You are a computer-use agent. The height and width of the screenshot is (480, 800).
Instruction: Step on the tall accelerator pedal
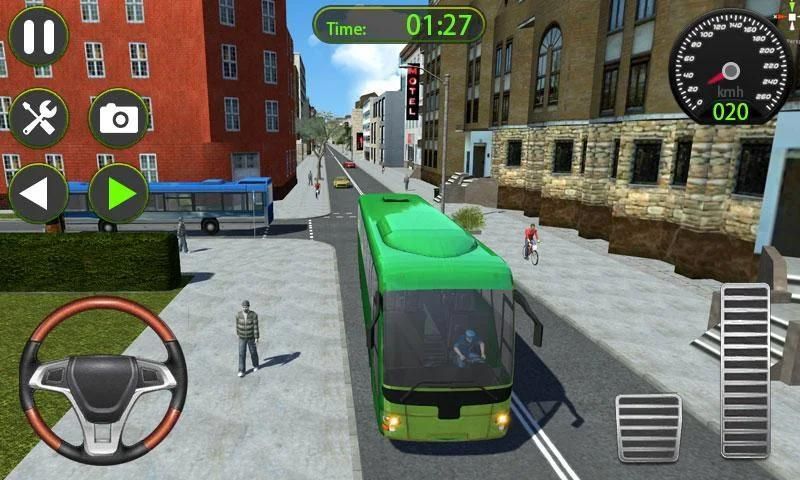[745, 370]
